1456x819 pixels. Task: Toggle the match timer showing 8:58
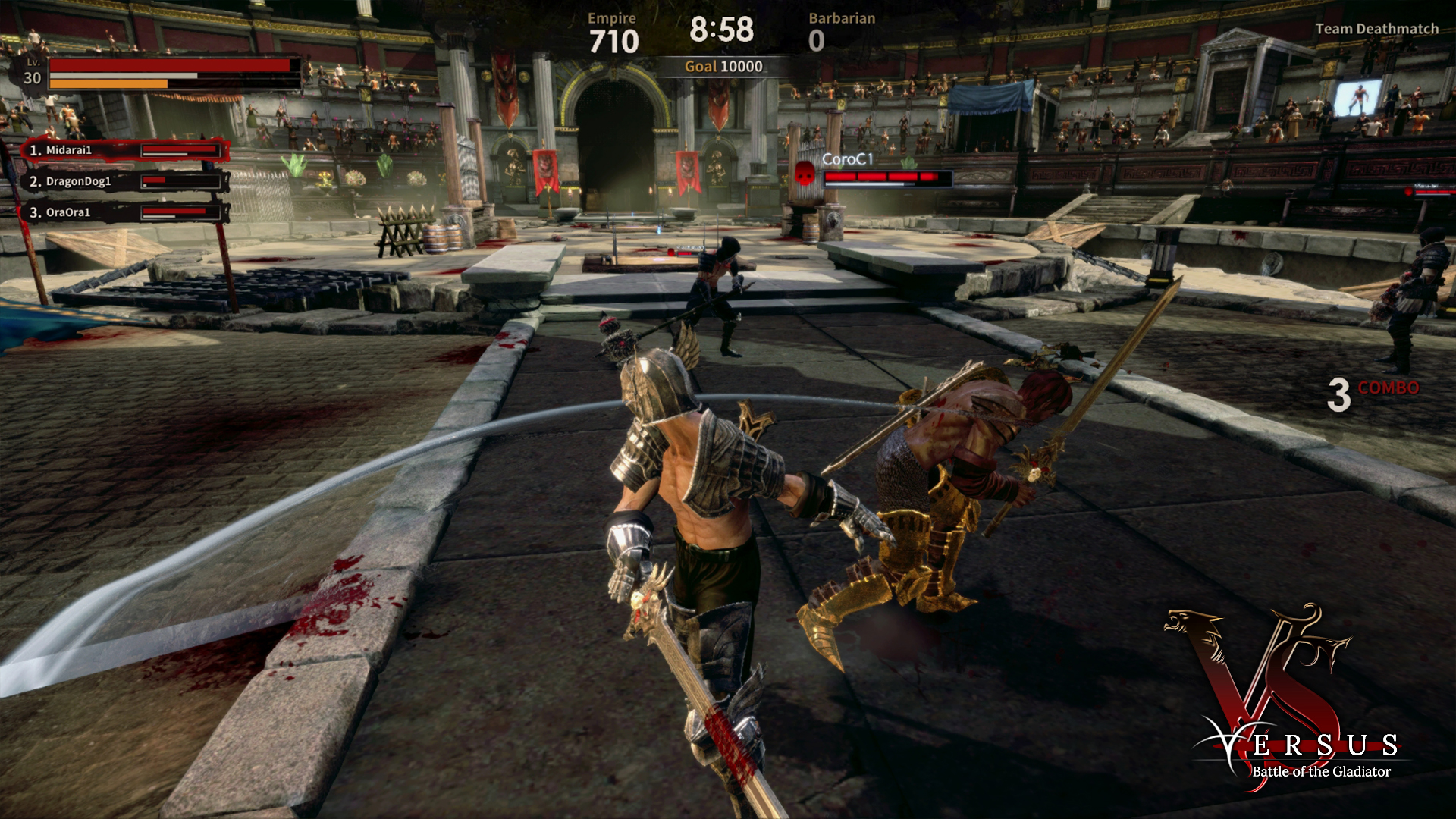(x=720, y=30)
